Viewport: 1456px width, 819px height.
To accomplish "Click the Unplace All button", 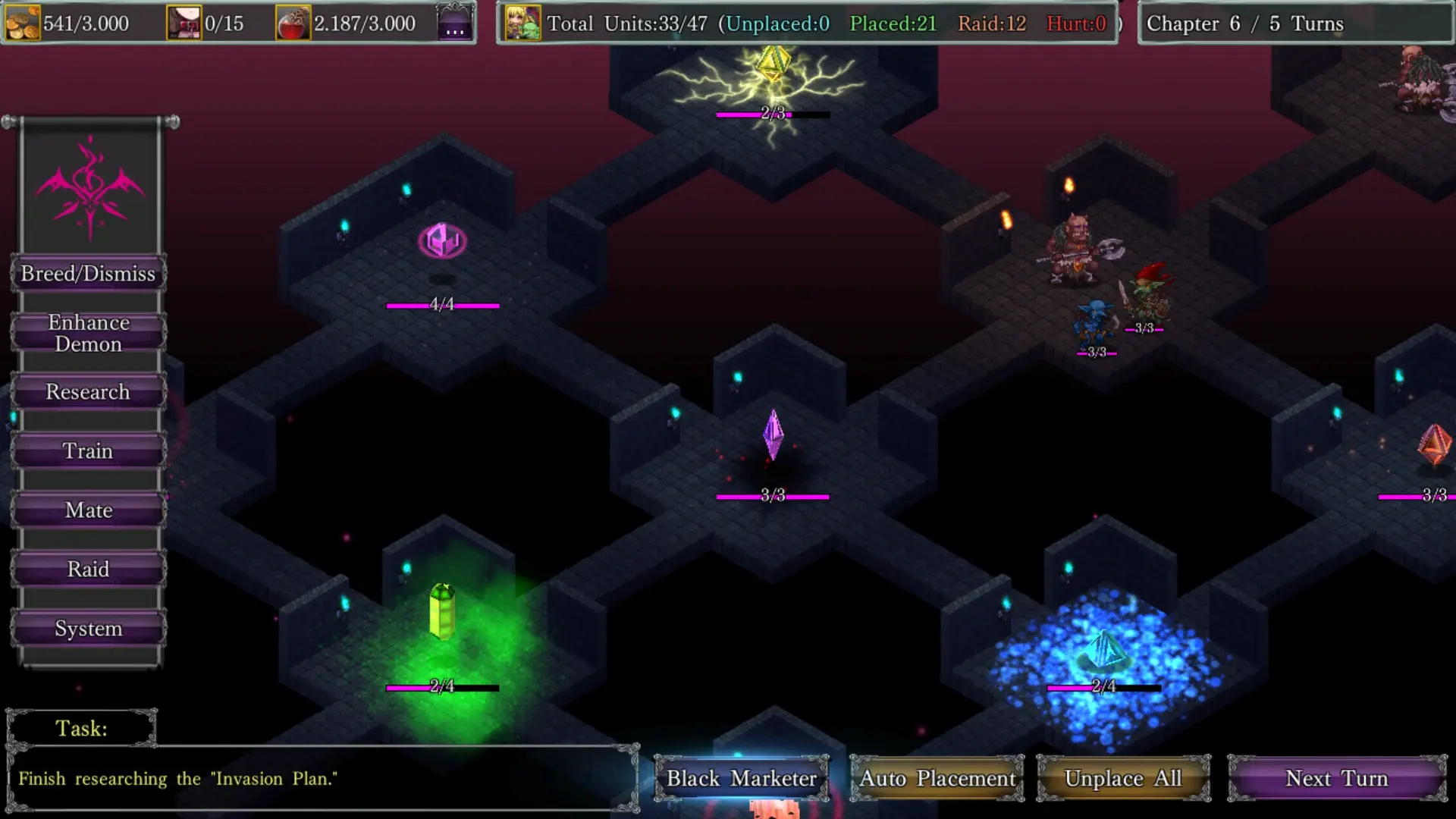I will pyautogui.click(x=1123, y=778).
